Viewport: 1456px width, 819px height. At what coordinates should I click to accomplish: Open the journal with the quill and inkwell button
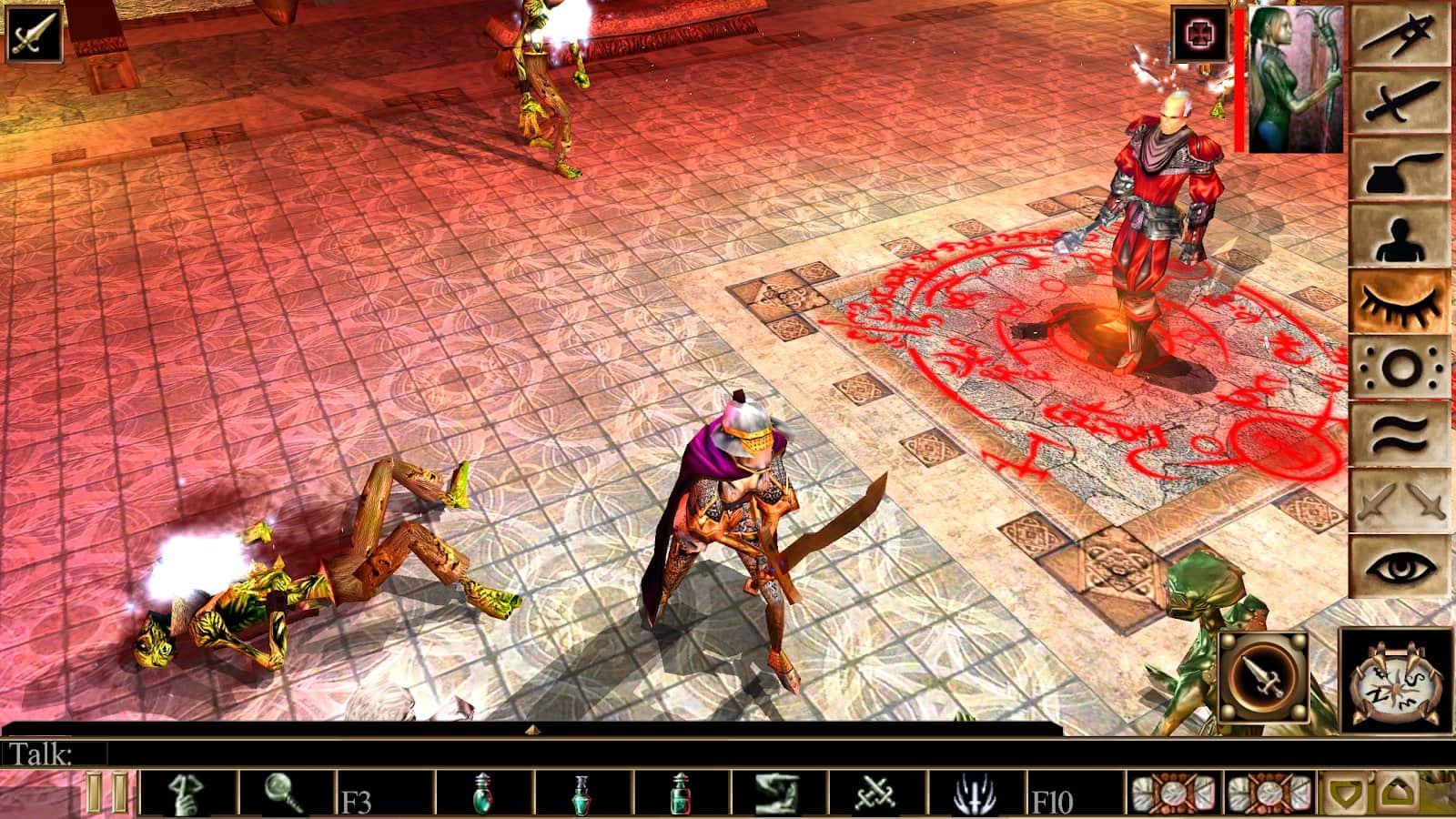click(1399, 168)
